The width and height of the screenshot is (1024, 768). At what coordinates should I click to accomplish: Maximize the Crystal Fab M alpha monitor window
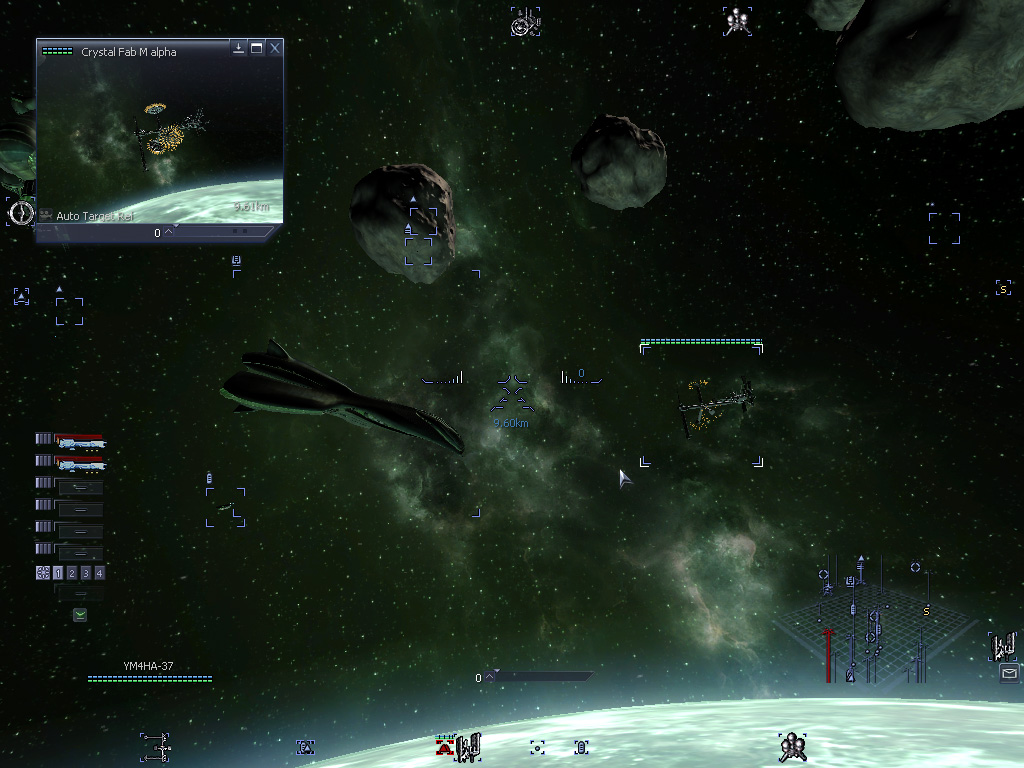(257, 48)
